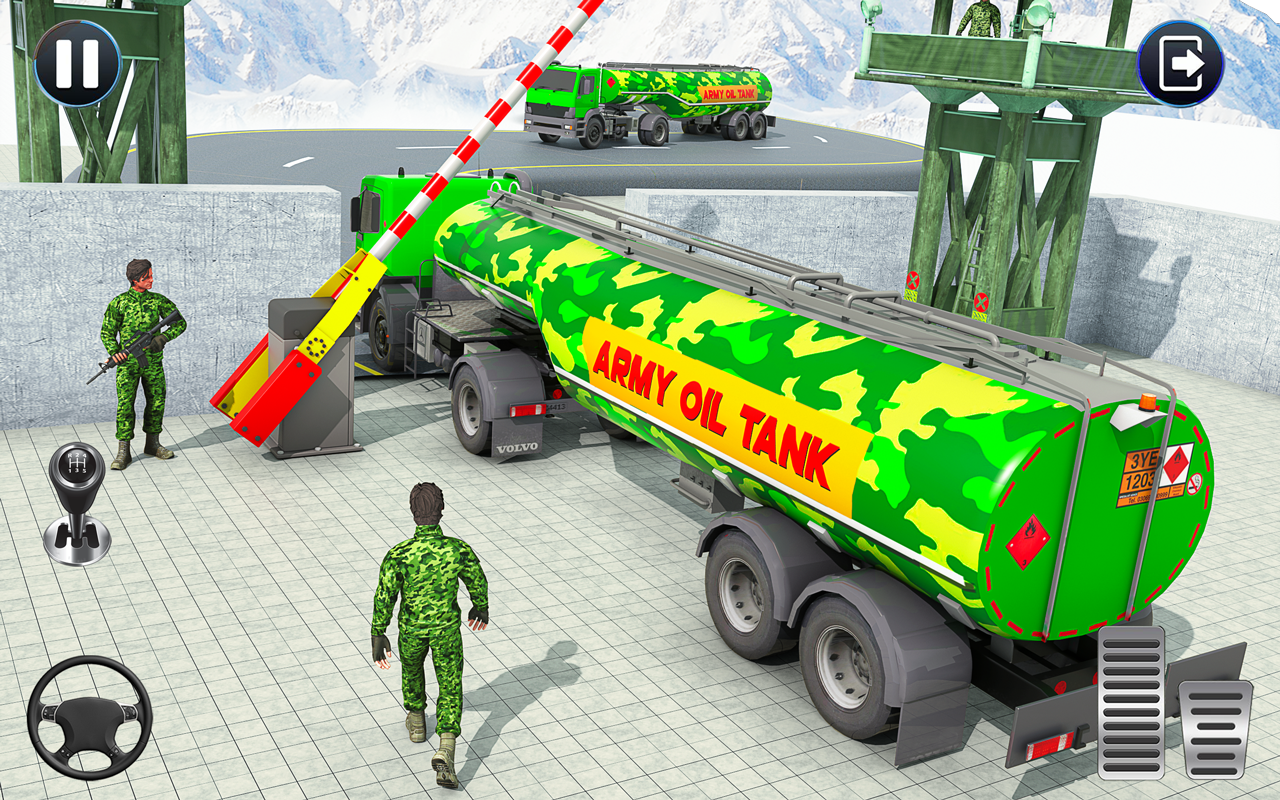
Task: Tap the steering wheel control
Action: point(90,718)
